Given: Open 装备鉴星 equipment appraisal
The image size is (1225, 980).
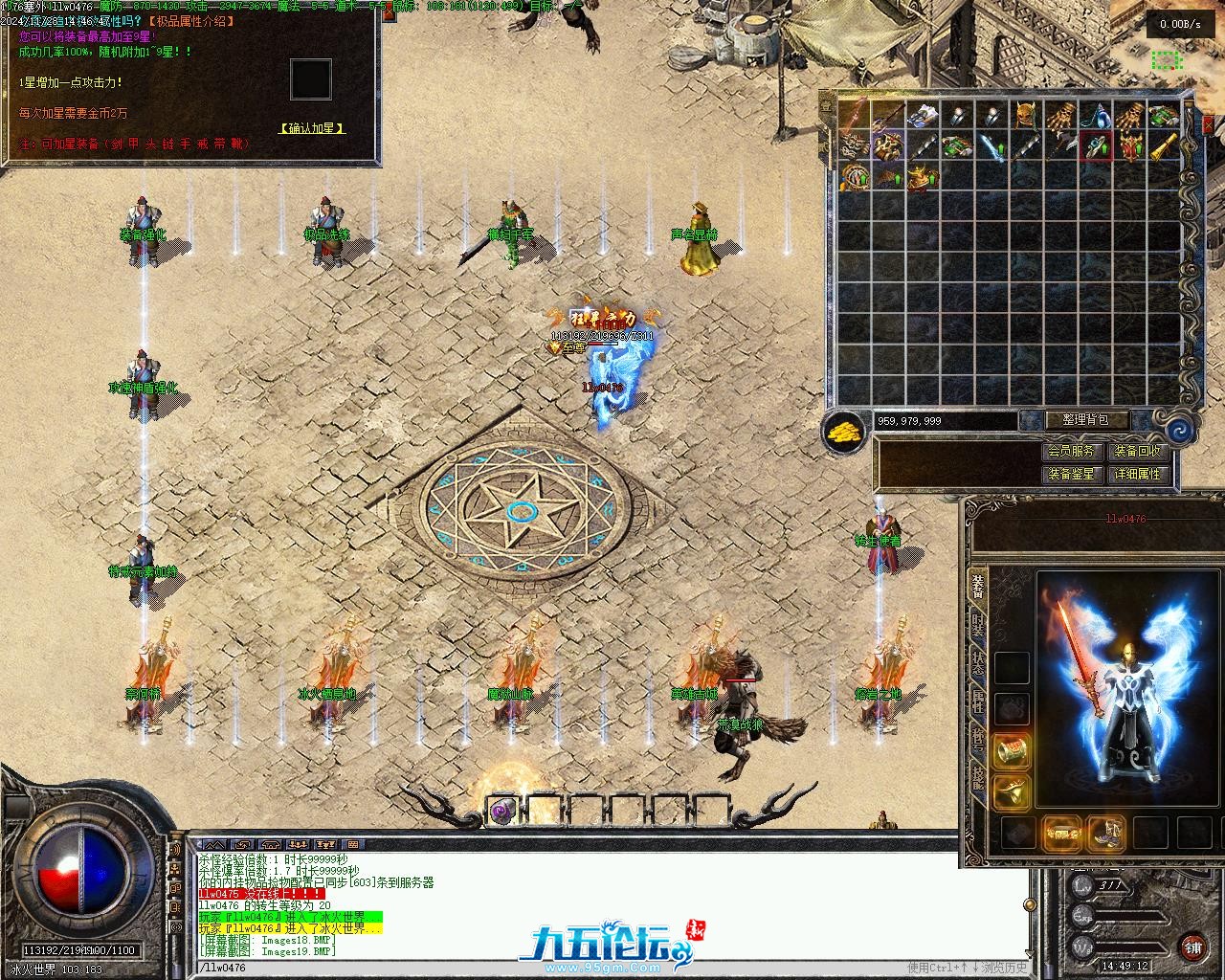Looking at the screenshot, I should coord(1069,474).
